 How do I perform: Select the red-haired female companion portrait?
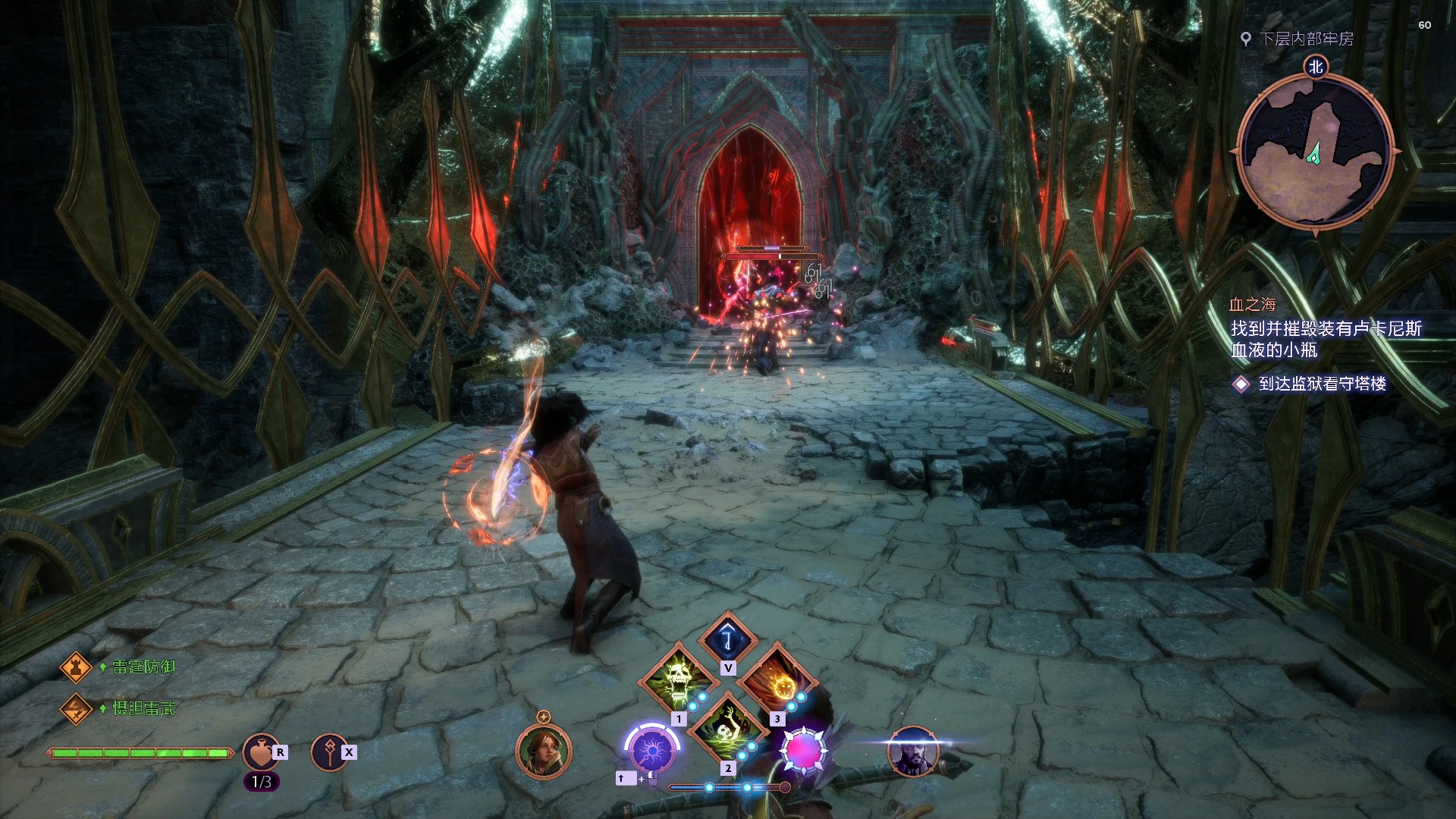pos(543,752)
